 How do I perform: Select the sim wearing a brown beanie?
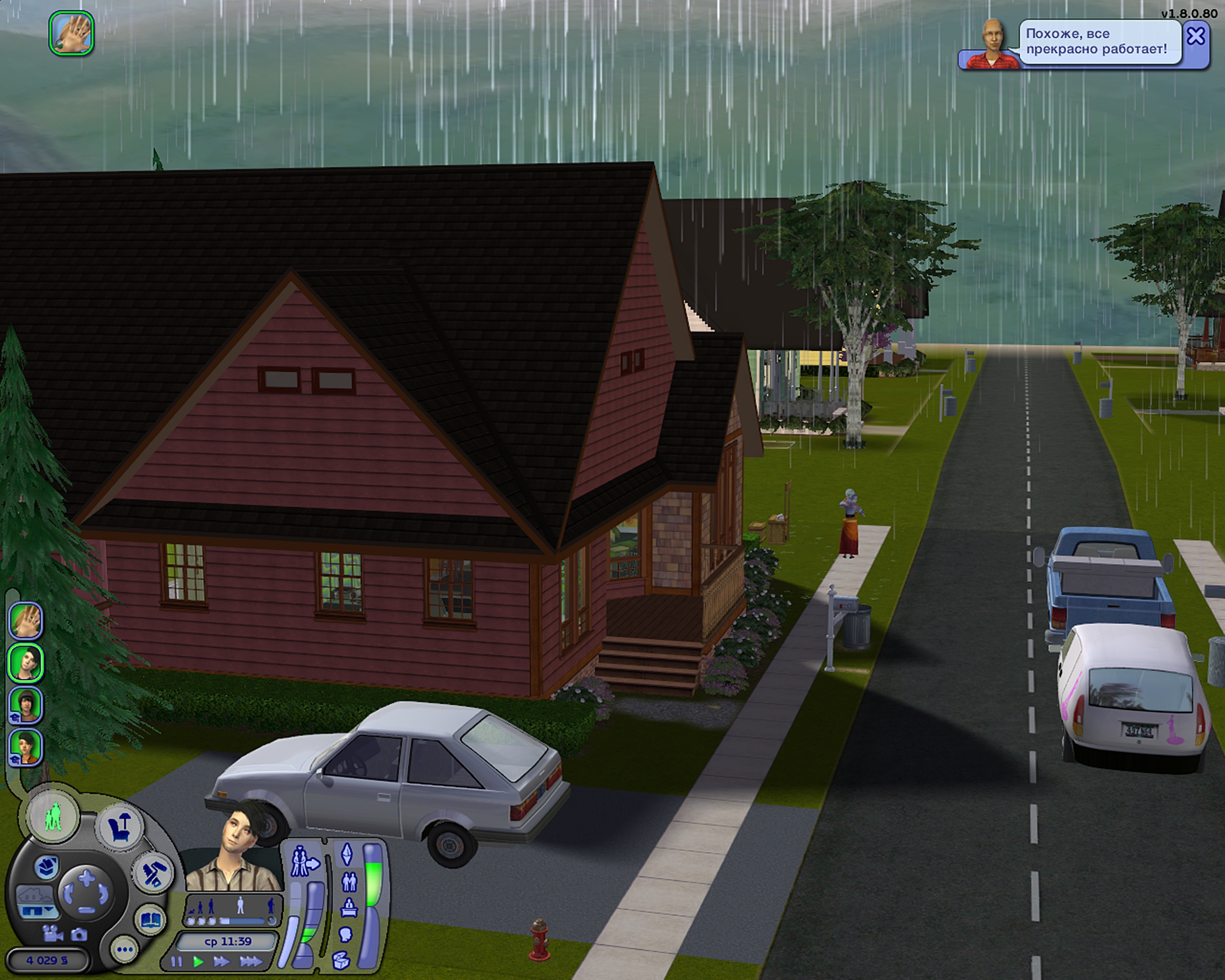25,705
